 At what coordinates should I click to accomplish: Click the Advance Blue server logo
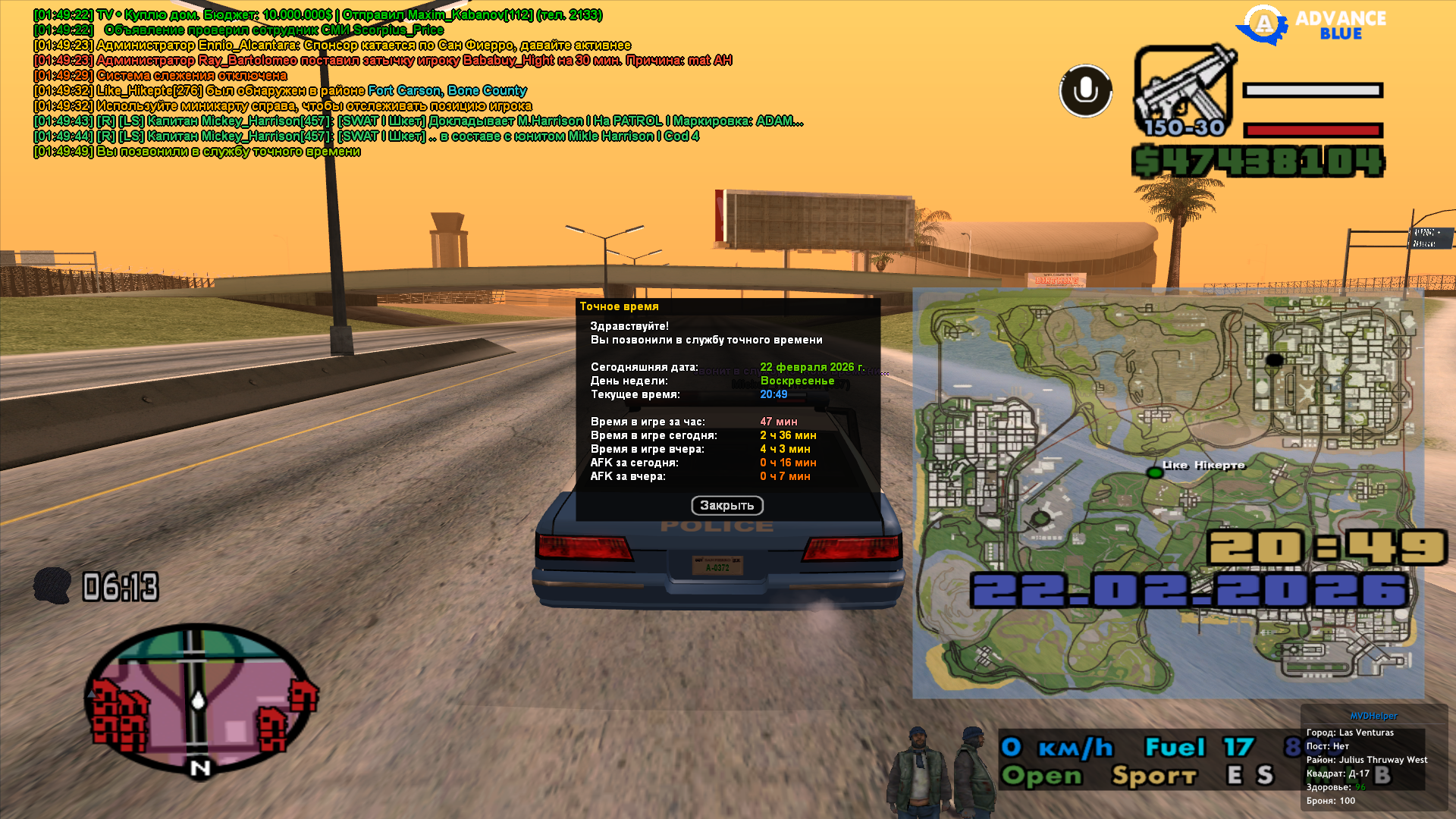click(x=1311, y=24)
